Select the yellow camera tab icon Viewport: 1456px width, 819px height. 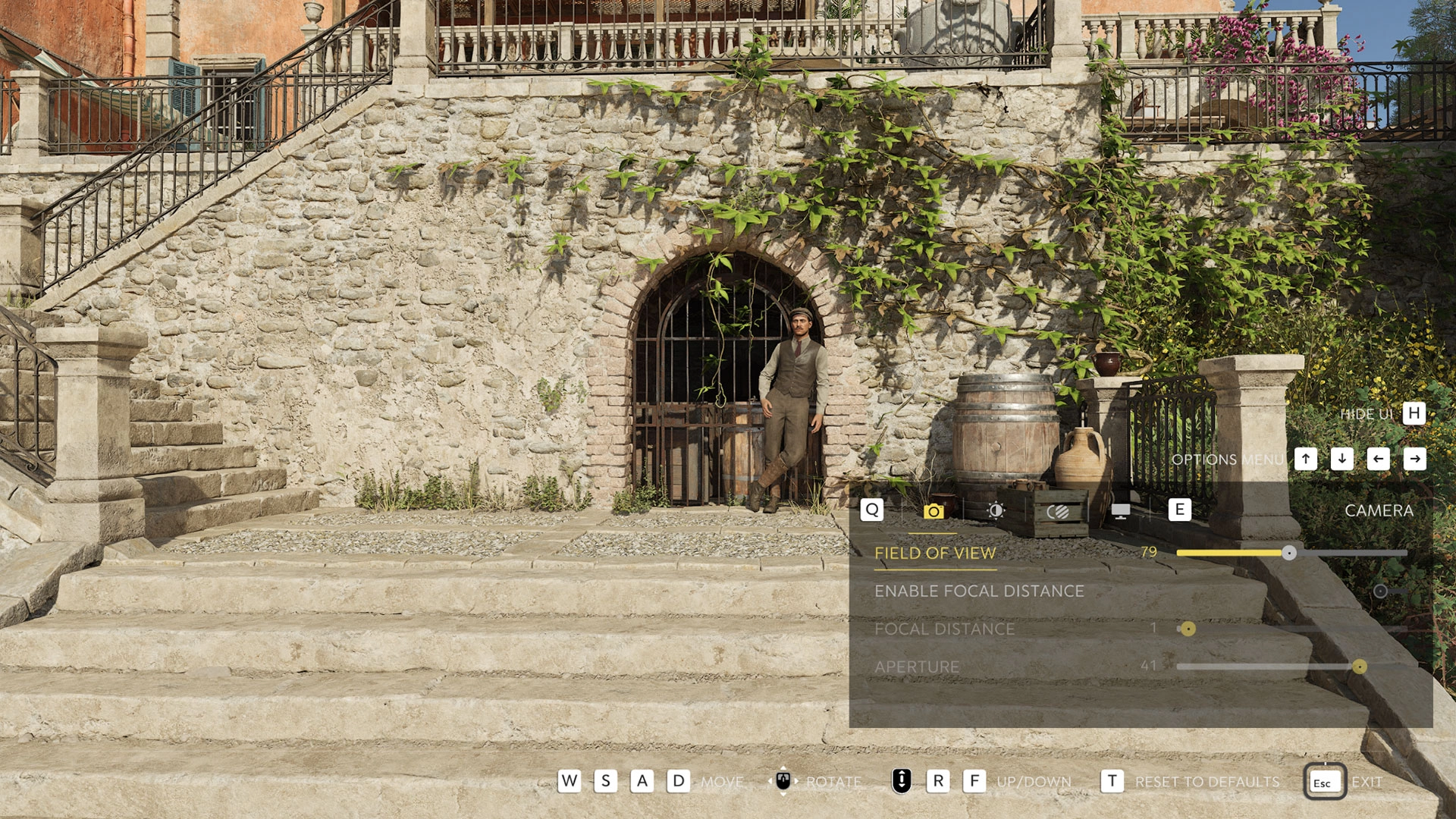(x=934, y=511)
